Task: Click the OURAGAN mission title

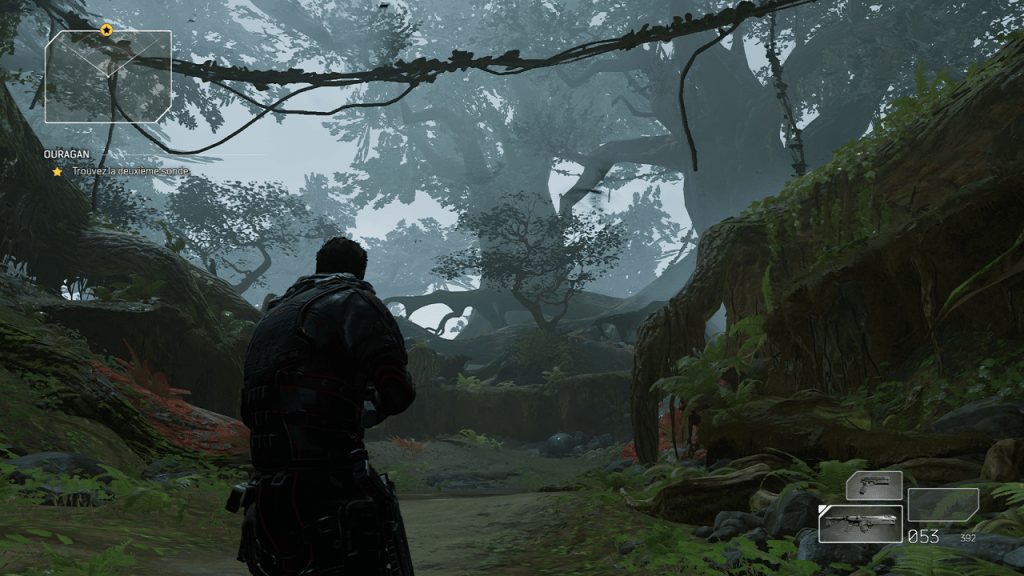Action: [66, 155]
